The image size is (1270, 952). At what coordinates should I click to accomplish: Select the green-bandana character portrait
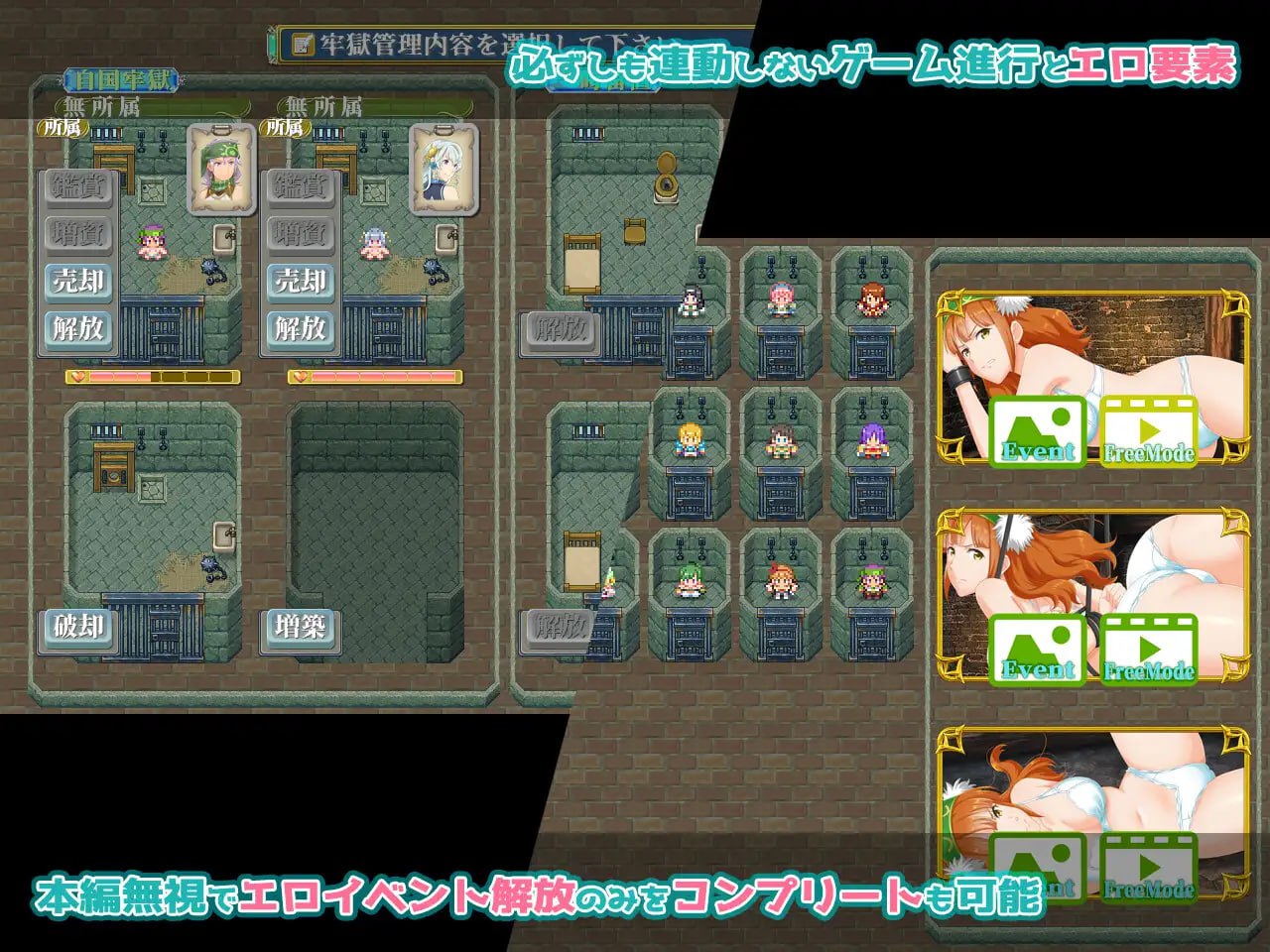[x=222, y=169]
